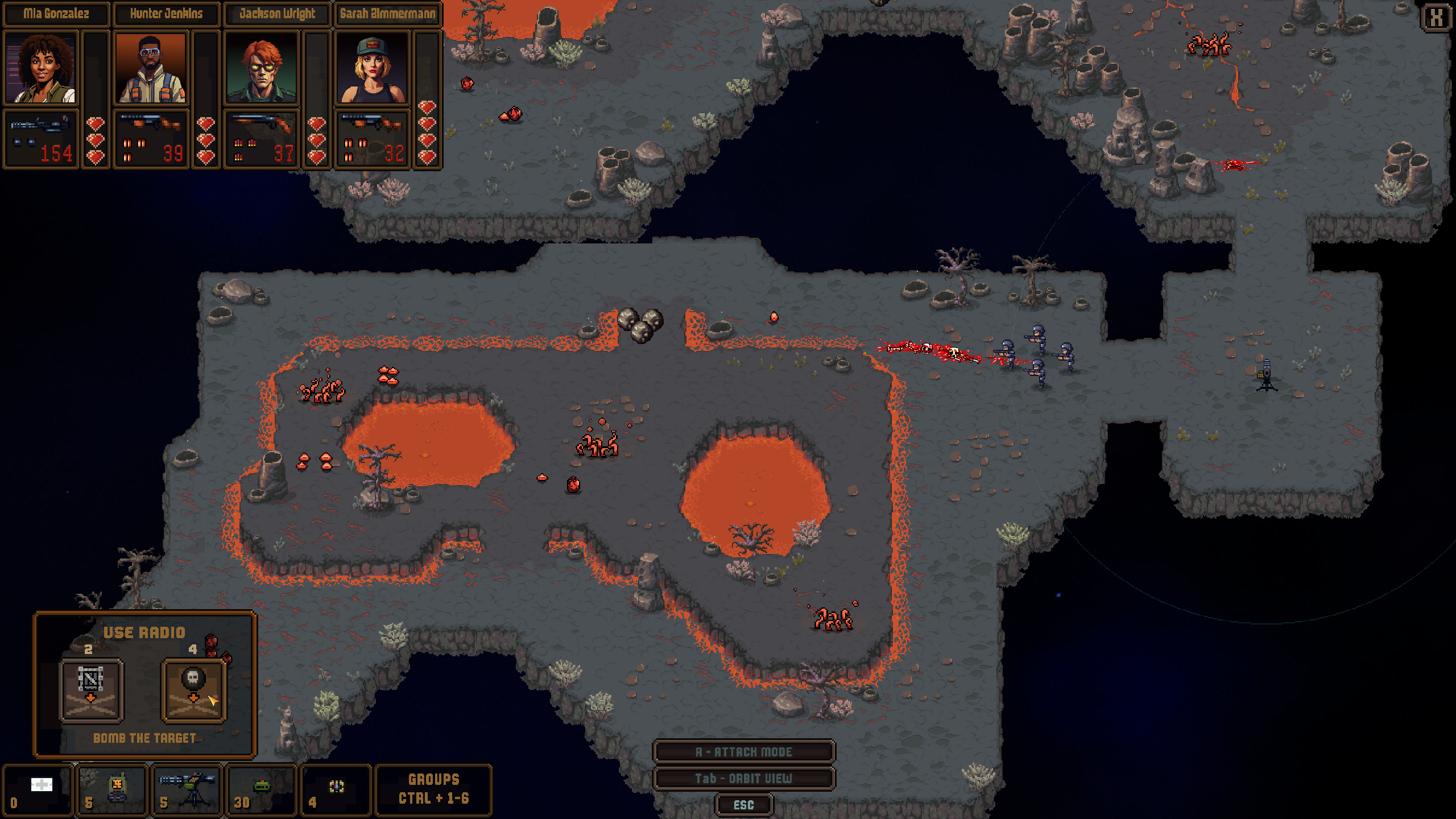Screen dimensions: 1456x819
Task: Call the supply crate drop via radio
Action: point(91,690)
